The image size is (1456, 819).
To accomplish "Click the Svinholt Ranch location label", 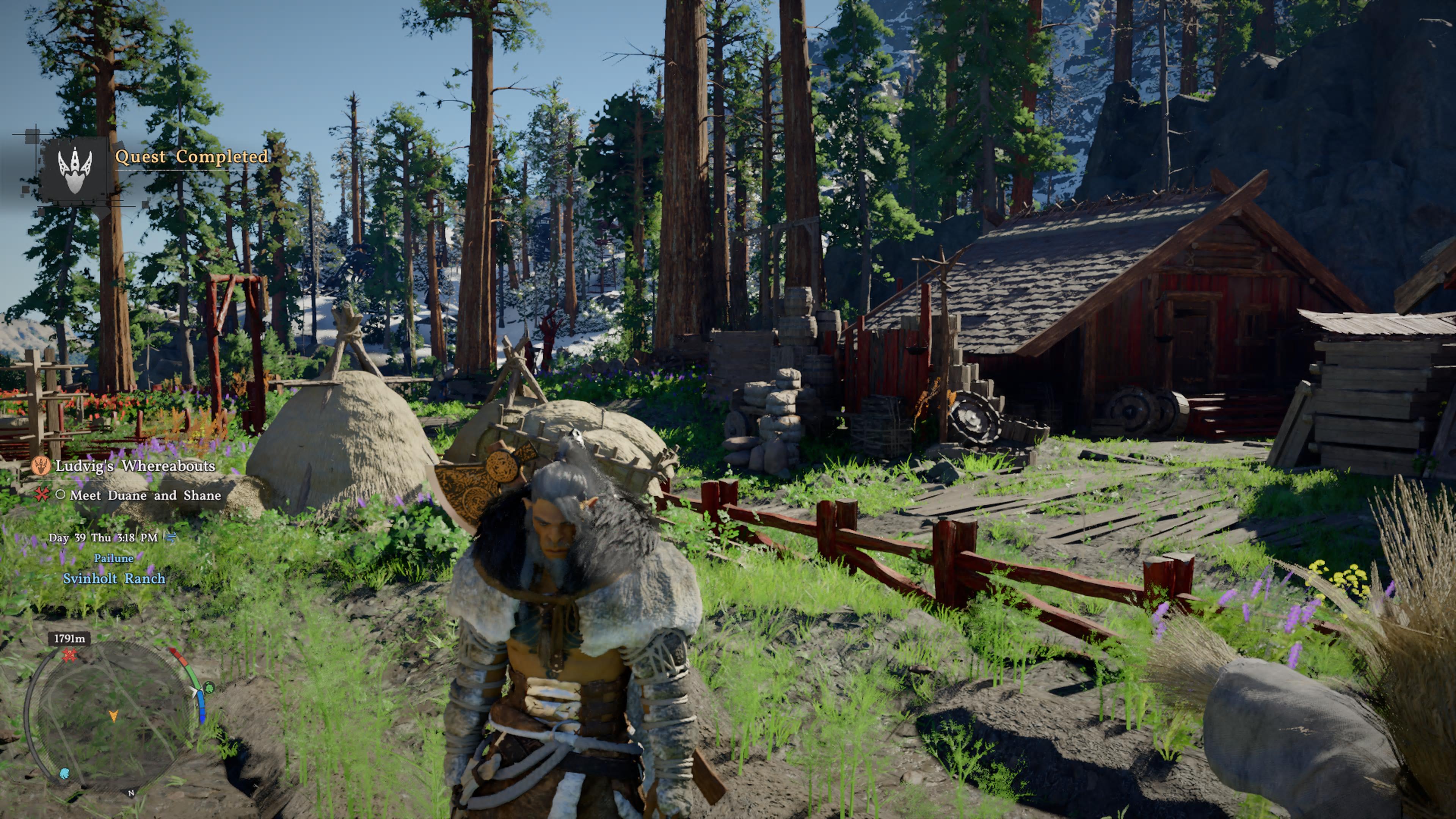I will 114,579.
